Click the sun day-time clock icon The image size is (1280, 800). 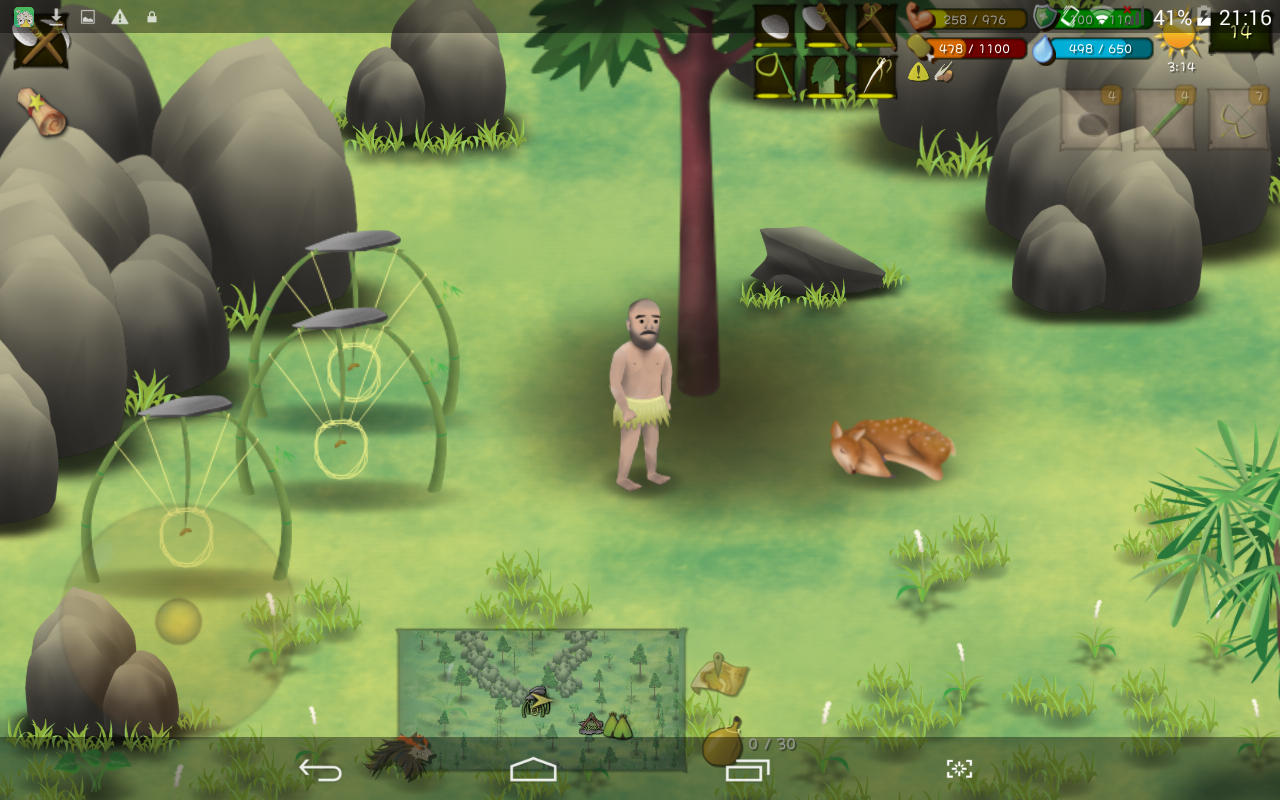coord(1180,42)
